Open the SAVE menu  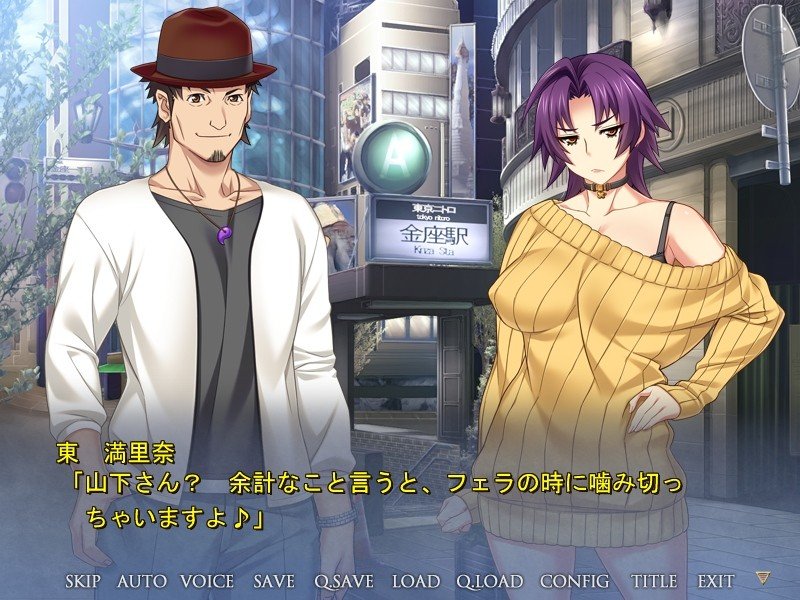click(x=274, y=581)
